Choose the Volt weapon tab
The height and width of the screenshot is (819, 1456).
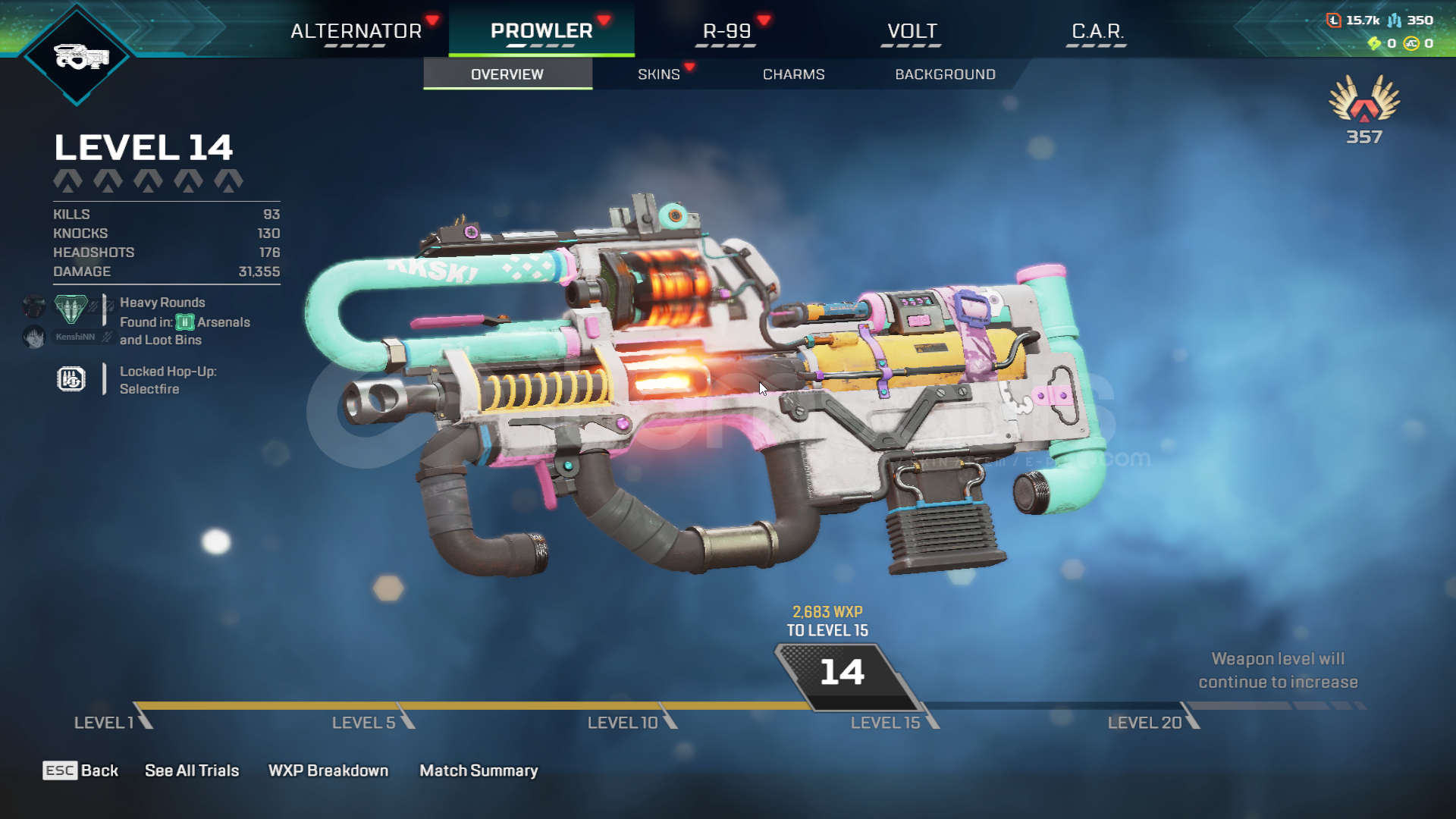click(x=912, y=31)
